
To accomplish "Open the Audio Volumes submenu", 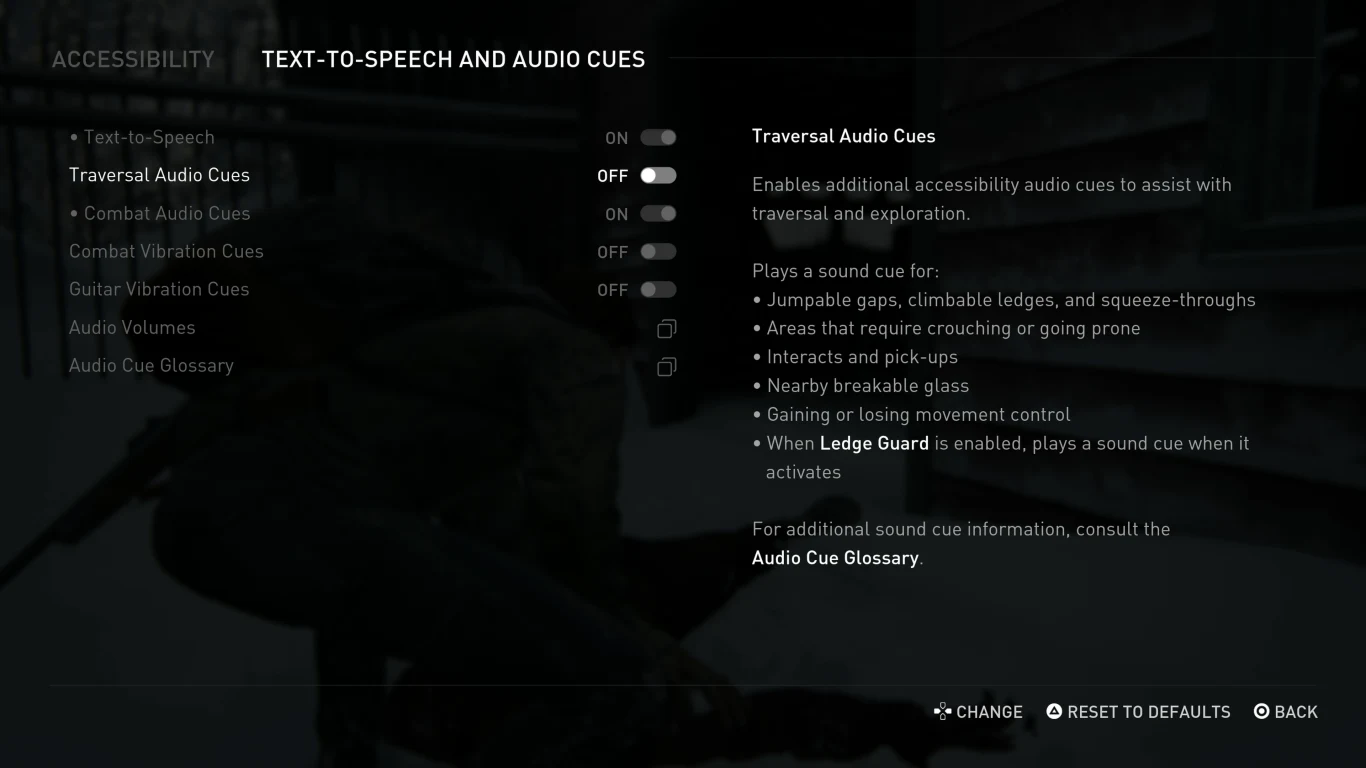I will coord(132,327).
